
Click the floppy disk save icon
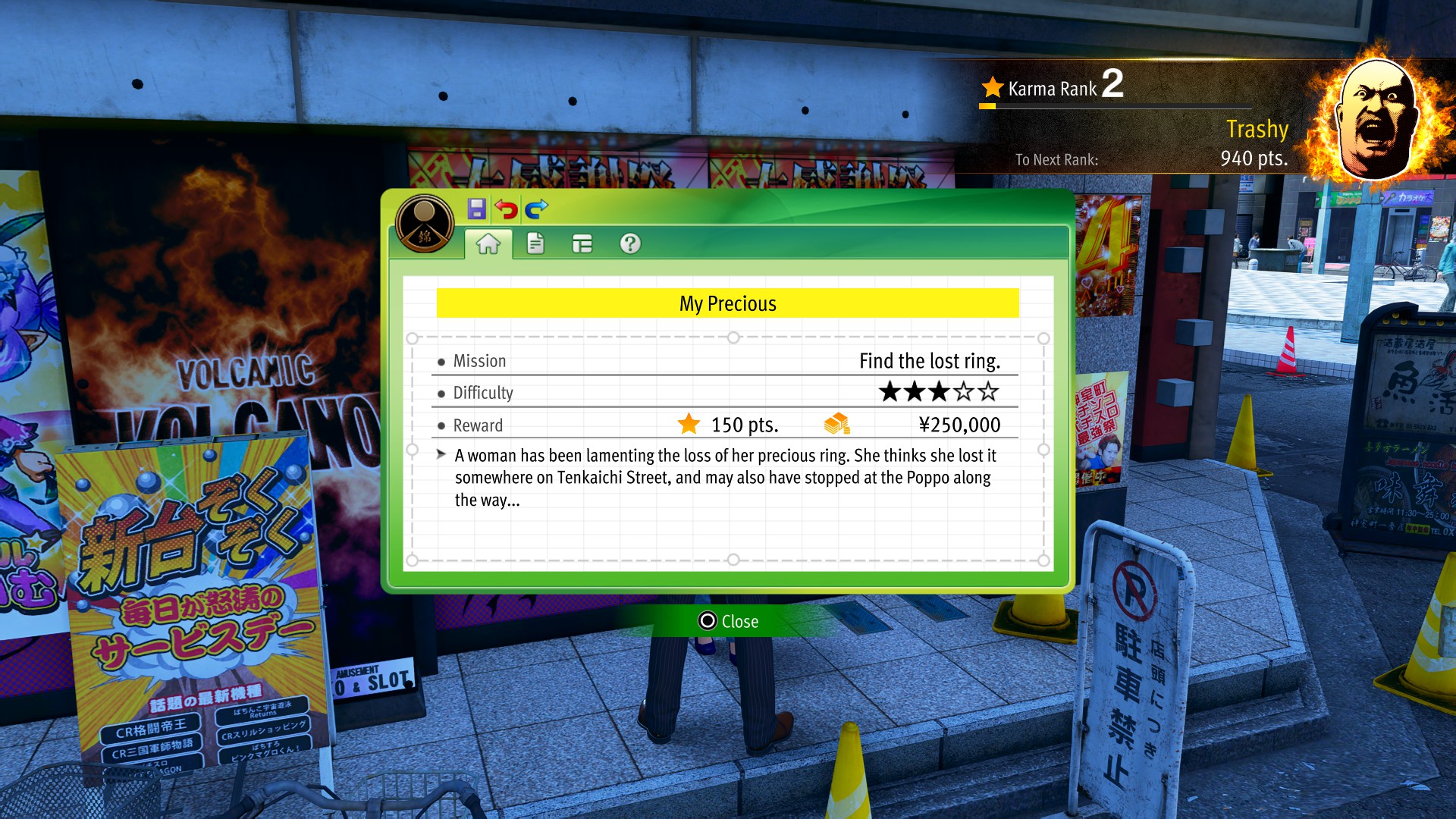click(476, 209)
